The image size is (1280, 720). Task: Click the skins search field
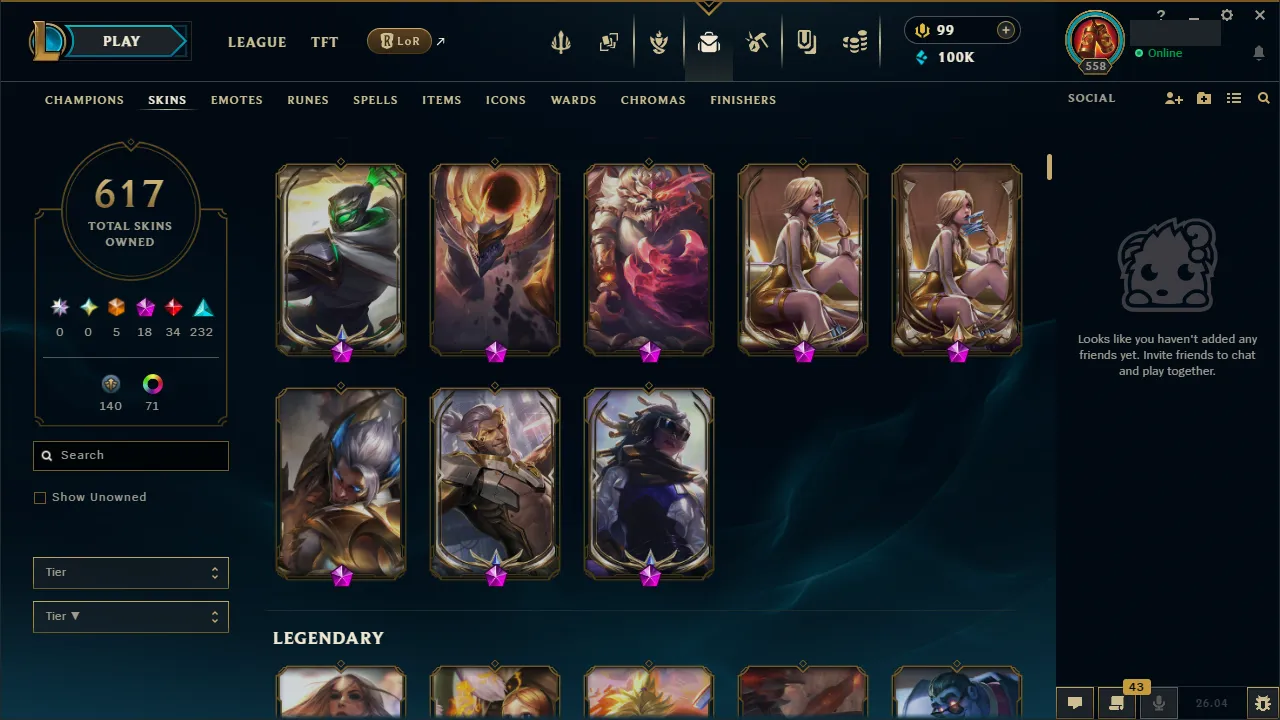point(130,455)
